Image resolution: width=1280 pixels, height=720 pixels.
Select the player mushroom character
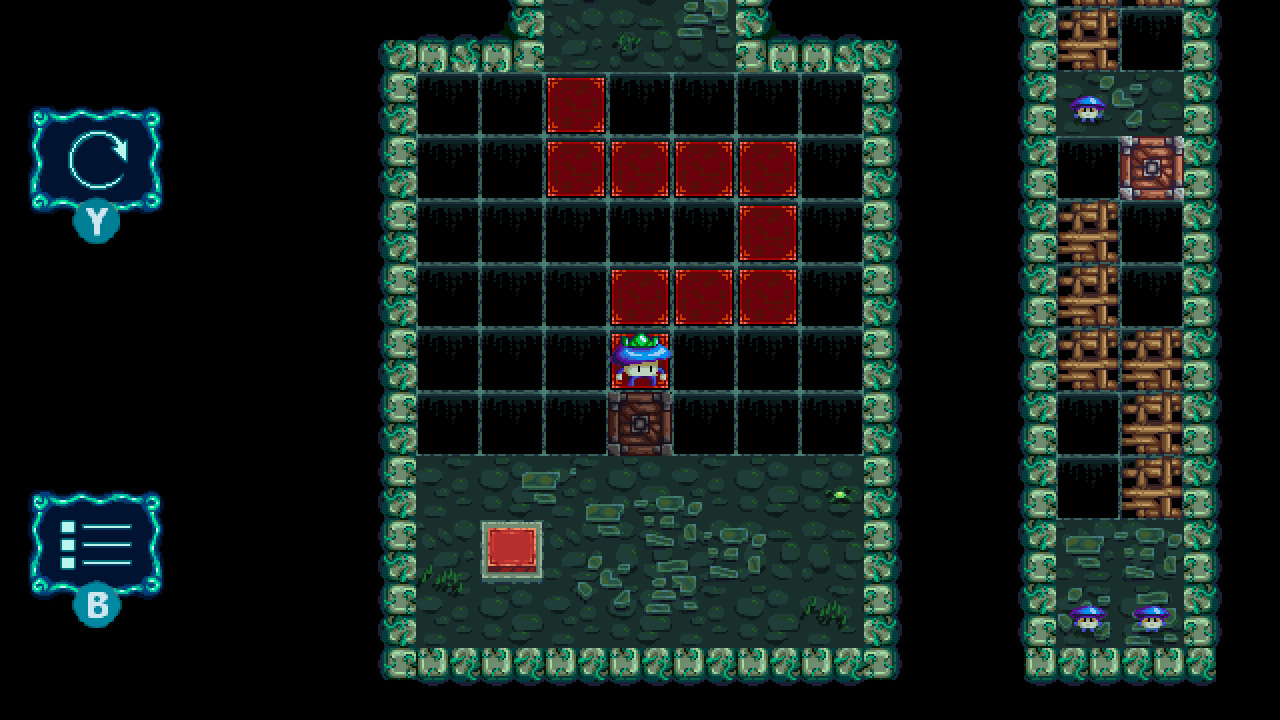click(x=642, y=360)
